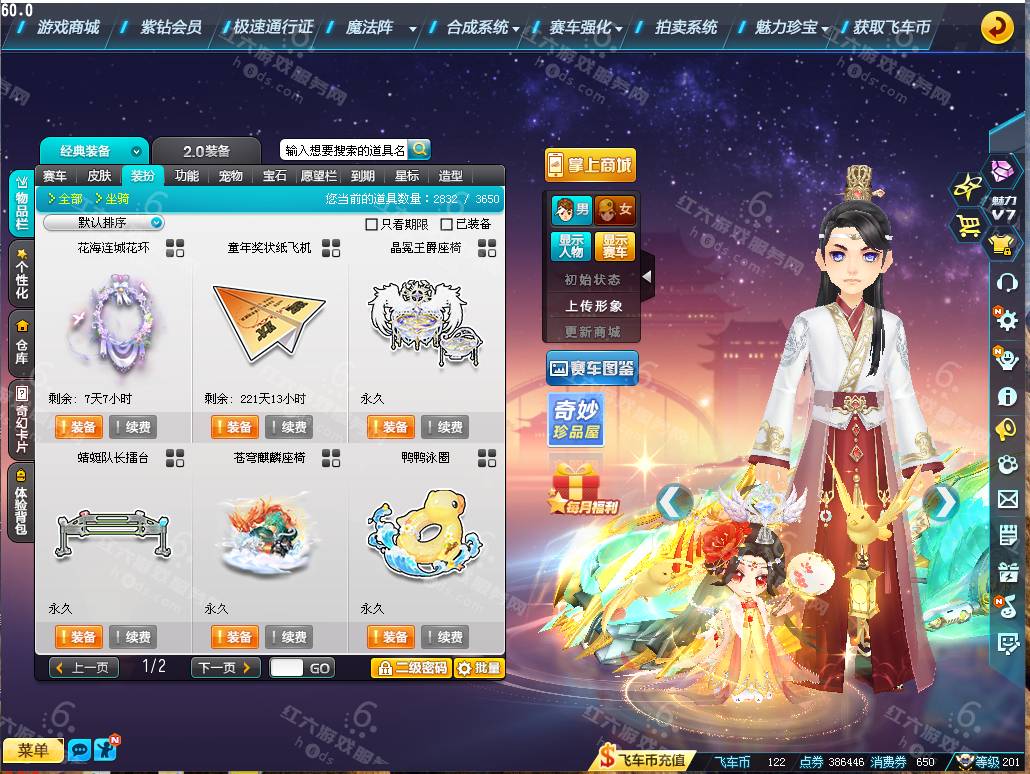Open the 游戏商城 shop menu
This screenshot has width=1030, height=774.
68,27
